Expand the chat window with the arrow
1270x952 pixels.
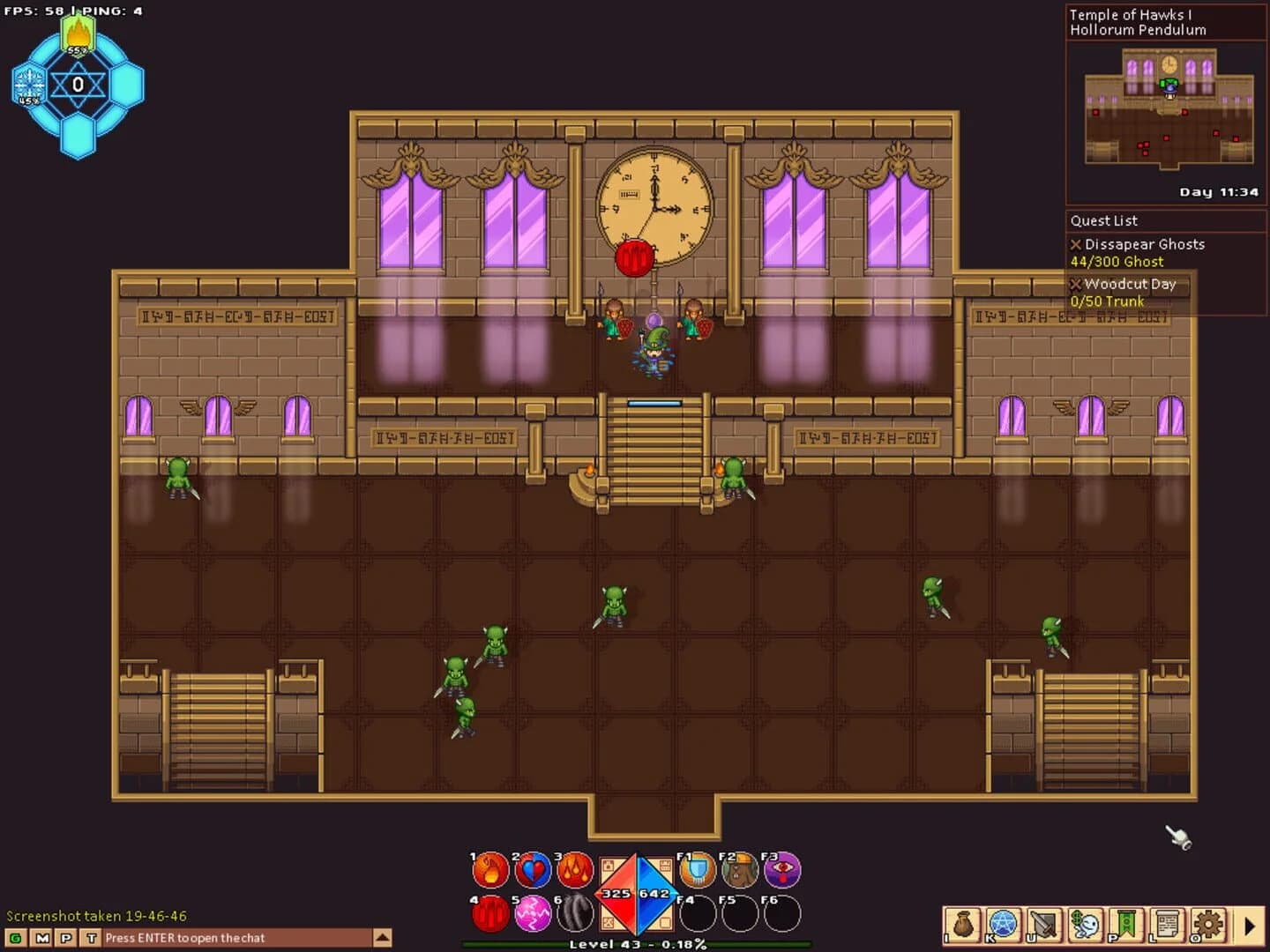click(381, 937)
